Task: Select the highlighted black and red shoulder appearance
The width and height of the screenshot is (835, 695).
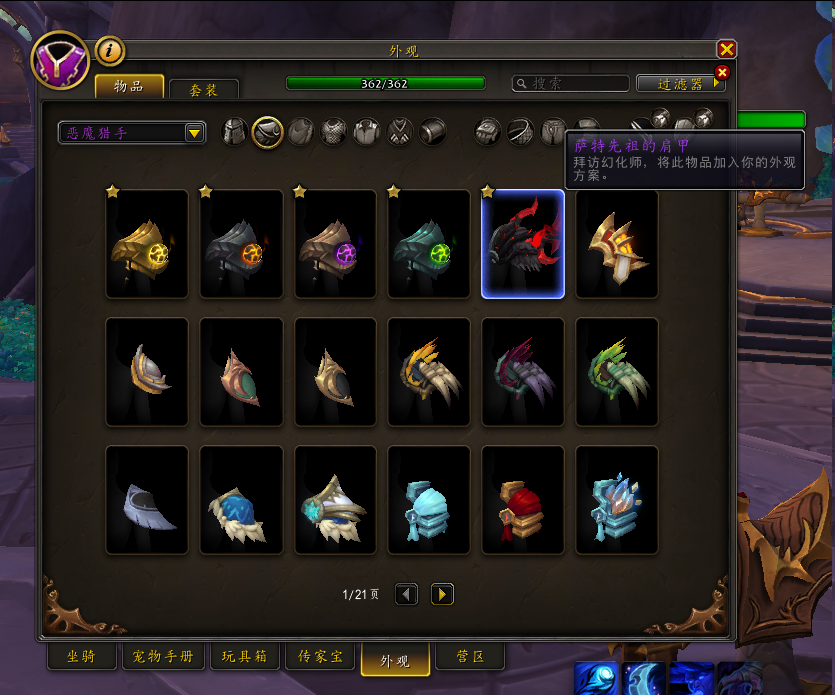Action: coord(523,244)
